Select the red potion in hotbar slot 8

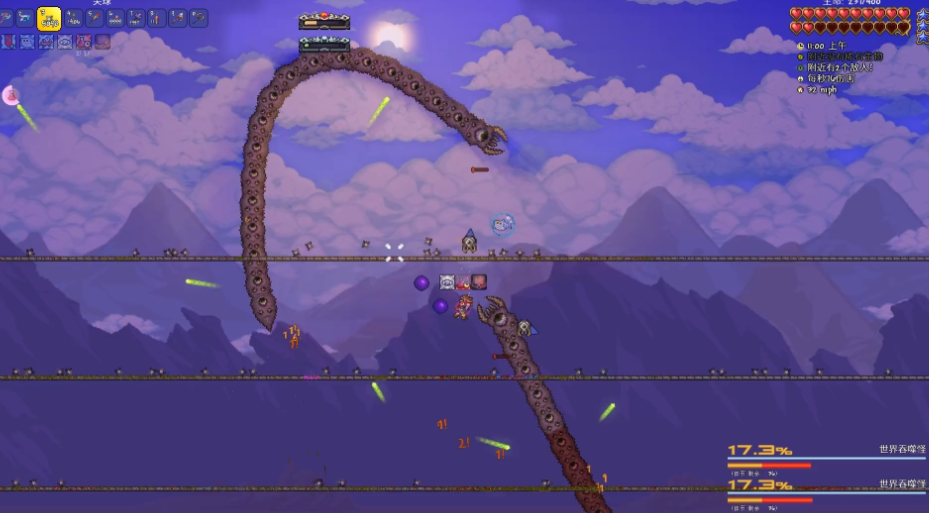157,18
